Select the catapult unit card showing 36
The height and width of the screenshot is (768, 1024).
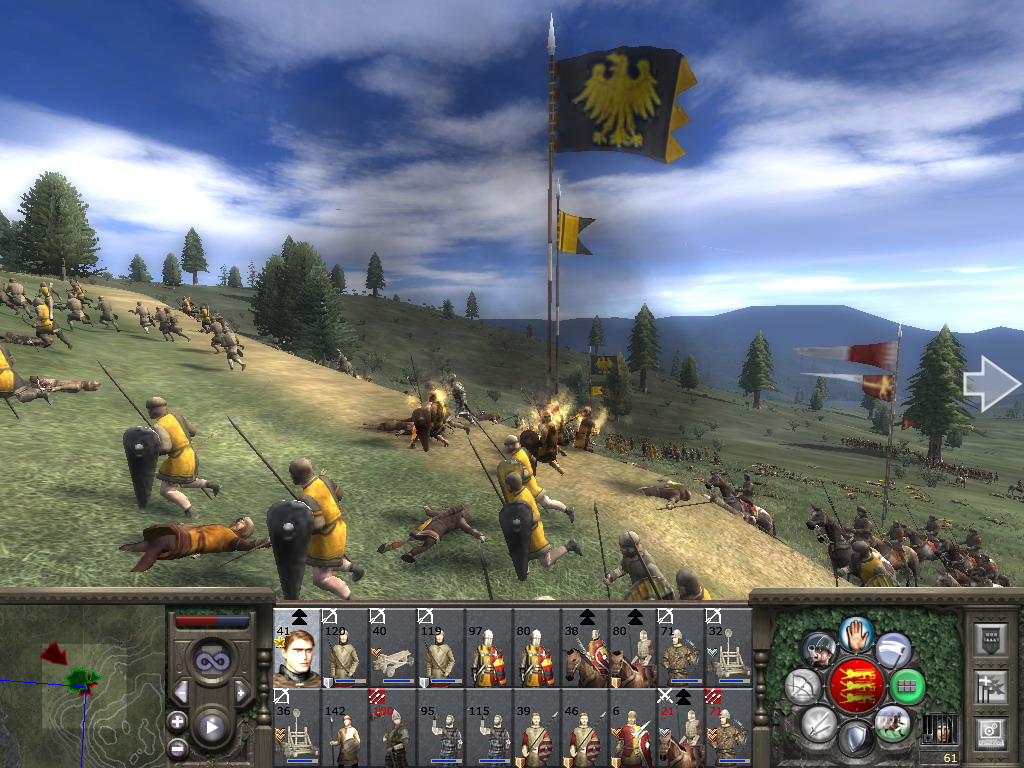(x=297, y=727)
